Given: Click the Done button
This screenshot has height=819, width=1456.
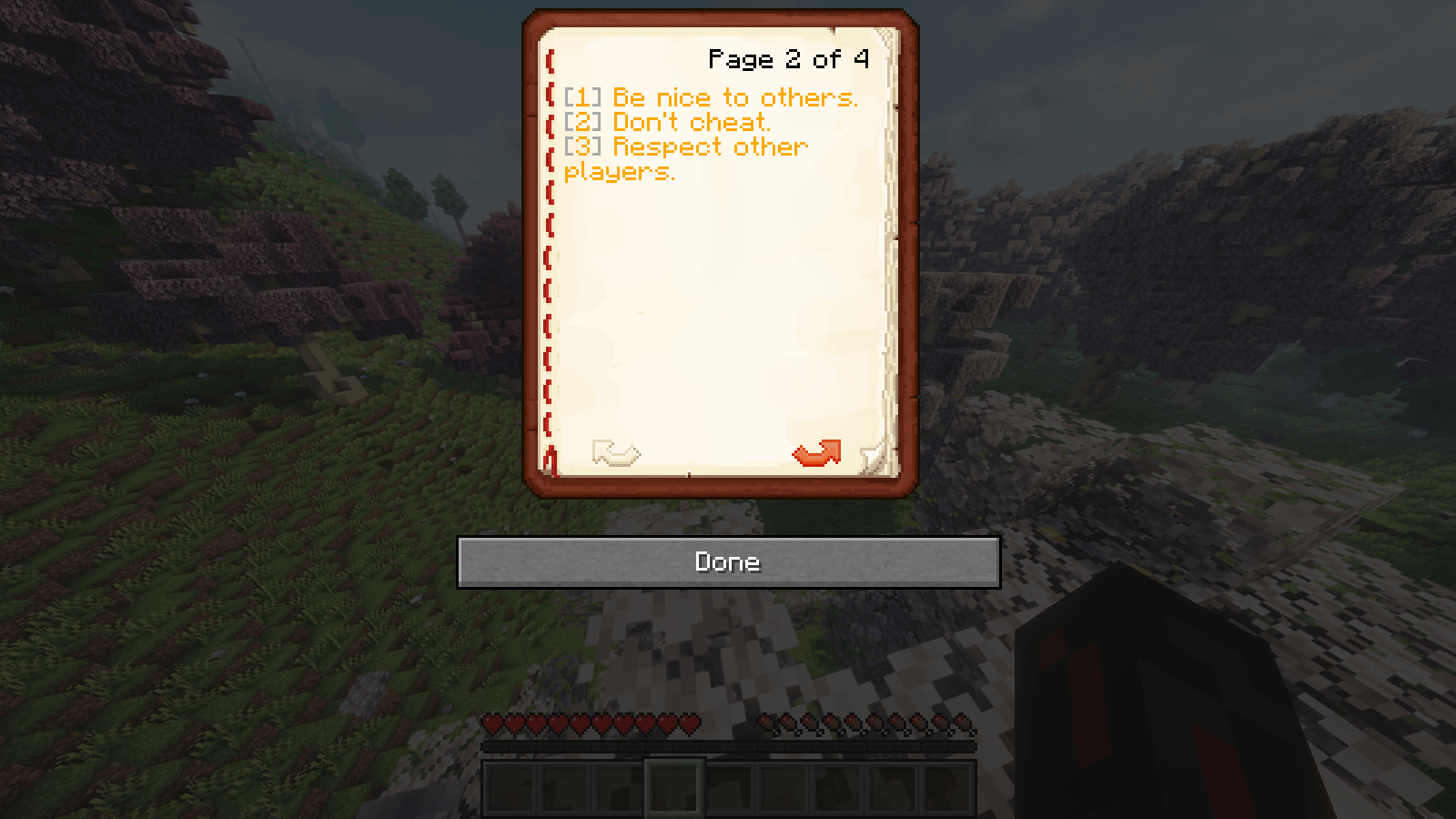Looking at the screenshot, I should click(727, 561).
